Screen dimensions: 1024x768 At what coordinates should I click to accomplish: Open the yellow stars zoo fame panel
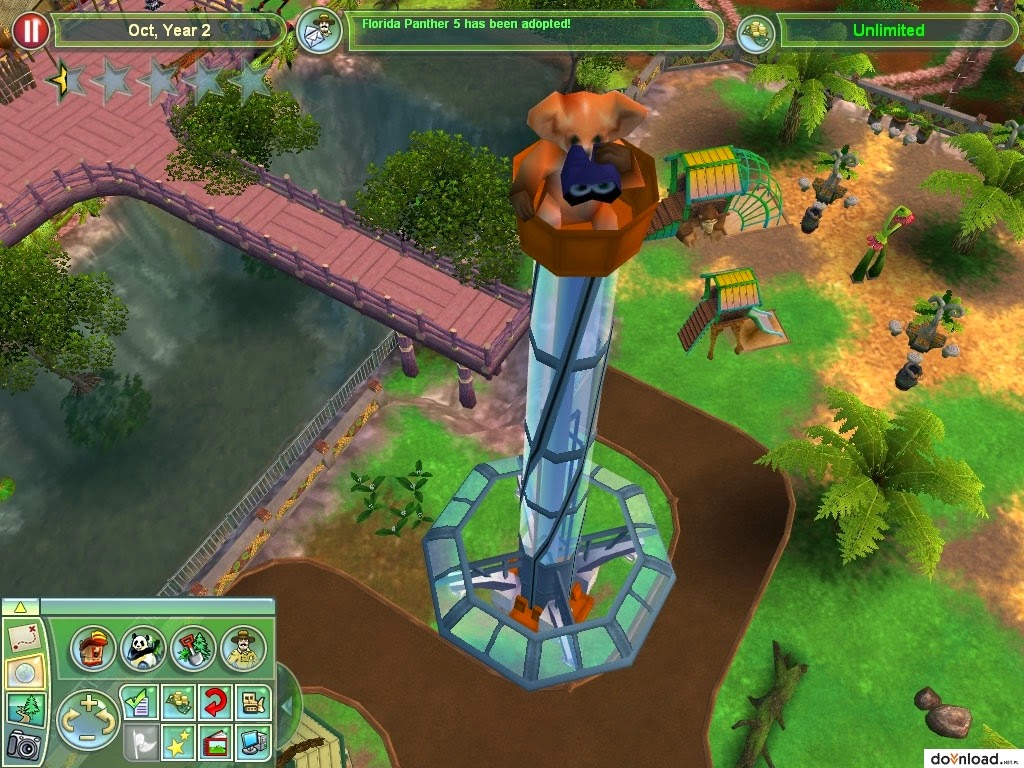[x=177, y=742]
